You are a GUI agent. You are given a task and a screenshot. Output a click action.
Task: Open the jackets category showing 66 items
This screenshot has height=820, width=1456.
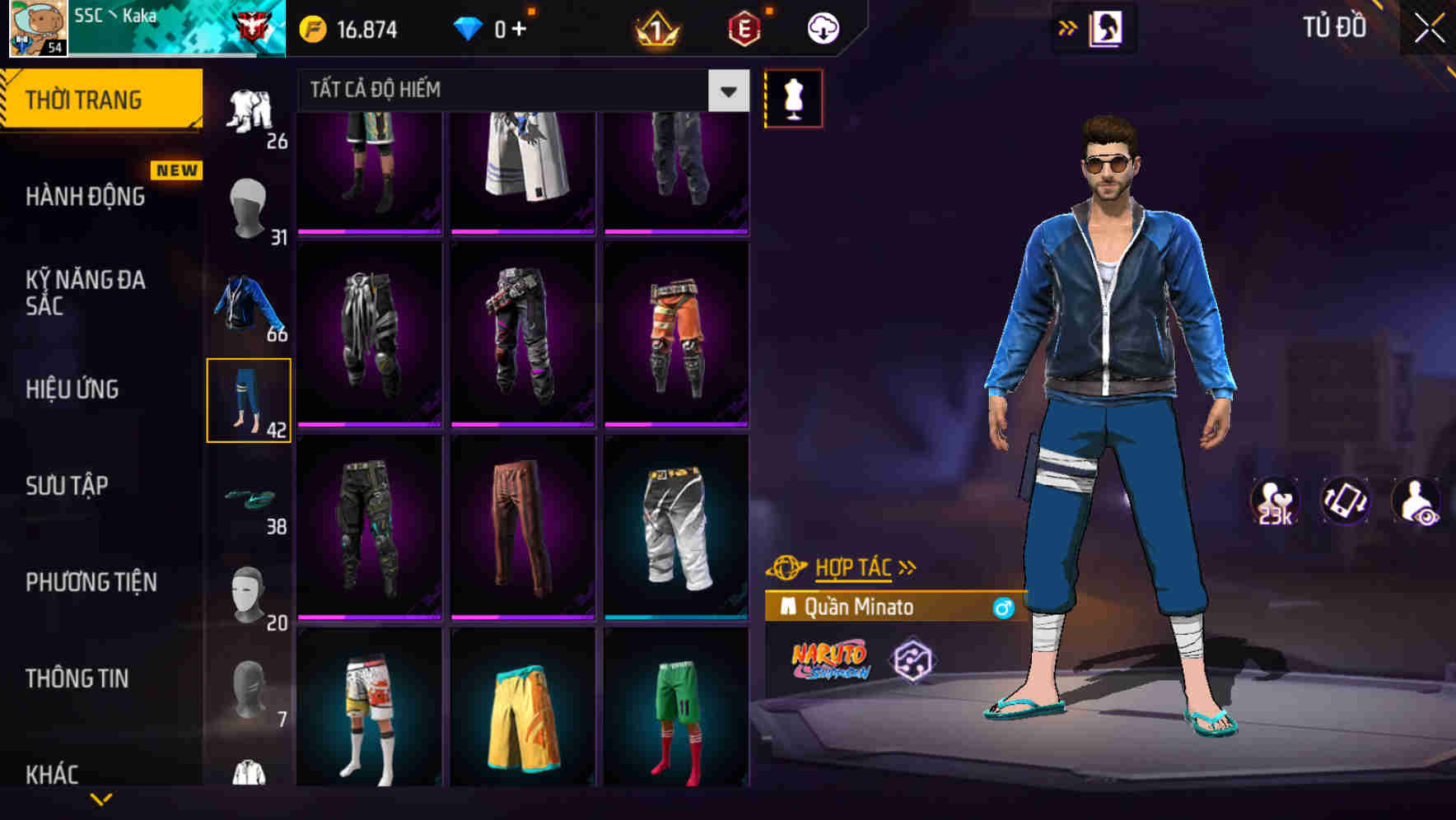pyautogui.click(x=247, y=303)
